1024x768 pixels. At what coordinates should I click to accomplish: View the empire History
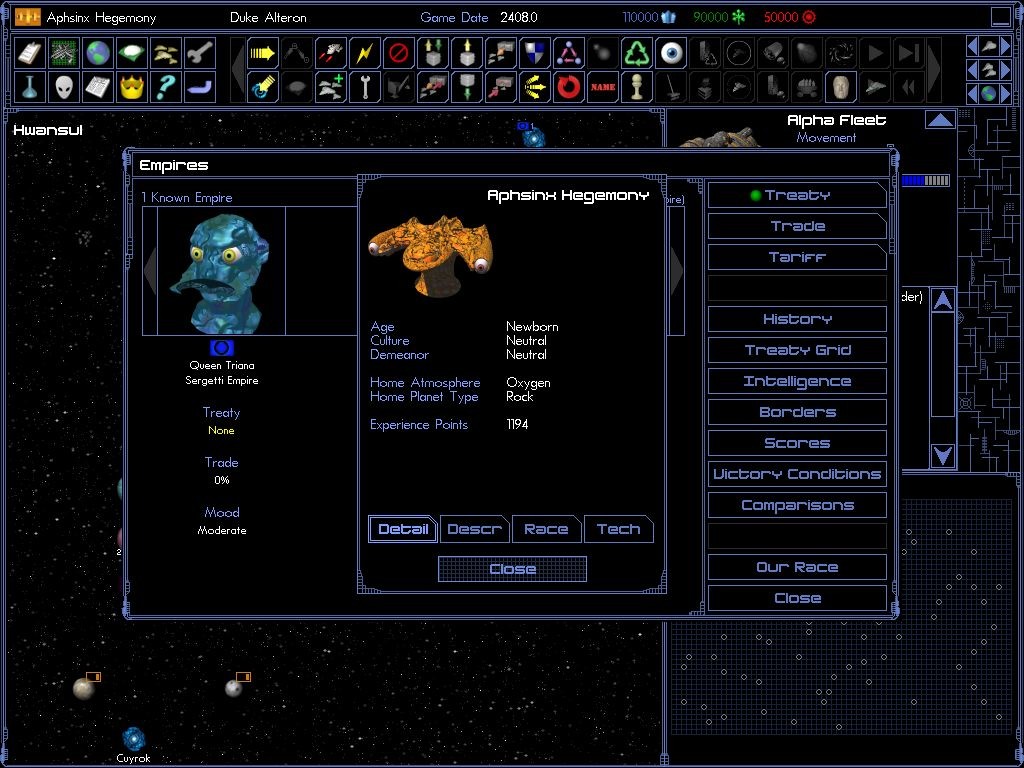797,319
